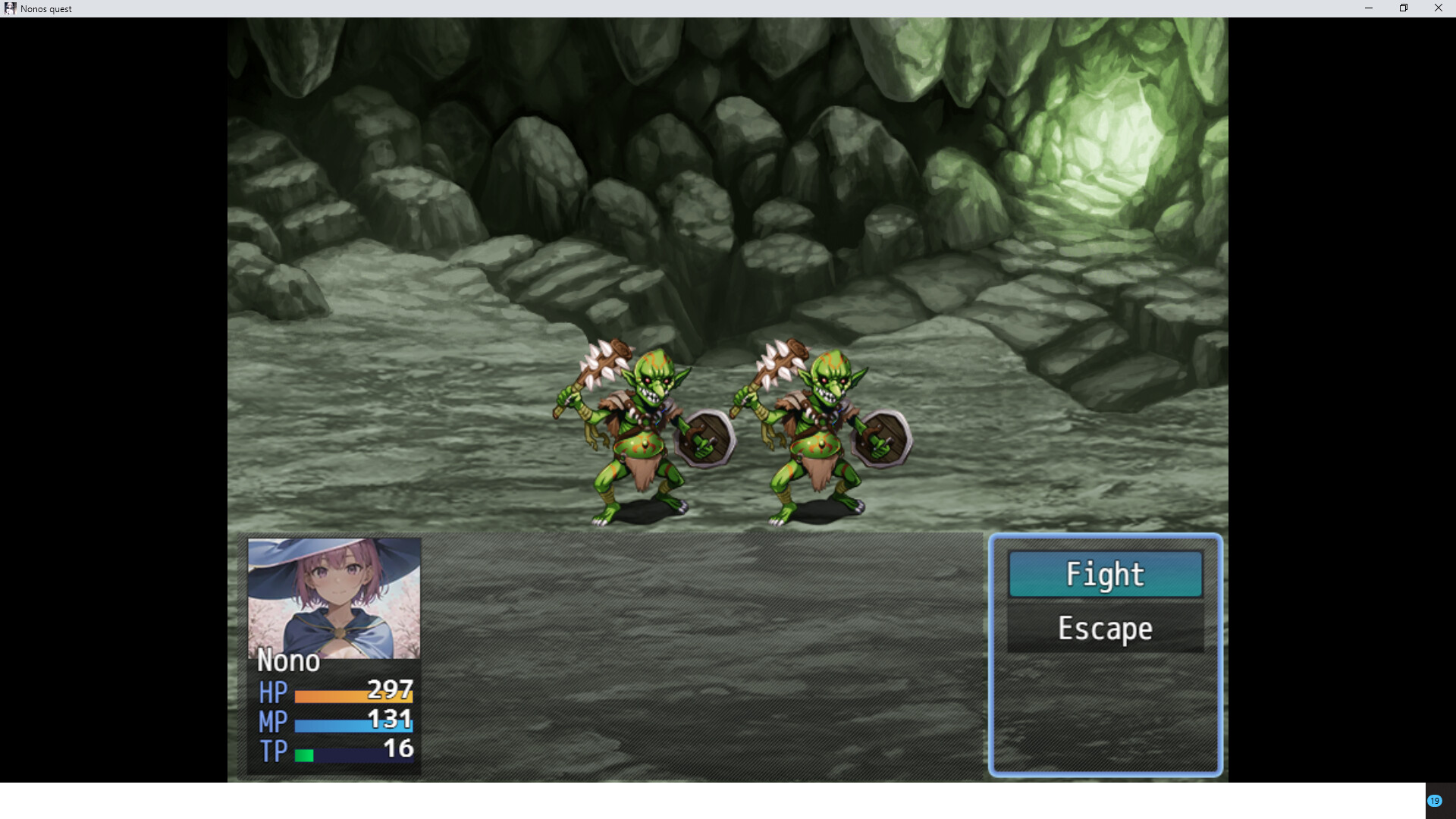Toggle the highlighted Fight option
Viewport: 1456px width, 819px height.
pyautogui.click(x=1105, y=575)
